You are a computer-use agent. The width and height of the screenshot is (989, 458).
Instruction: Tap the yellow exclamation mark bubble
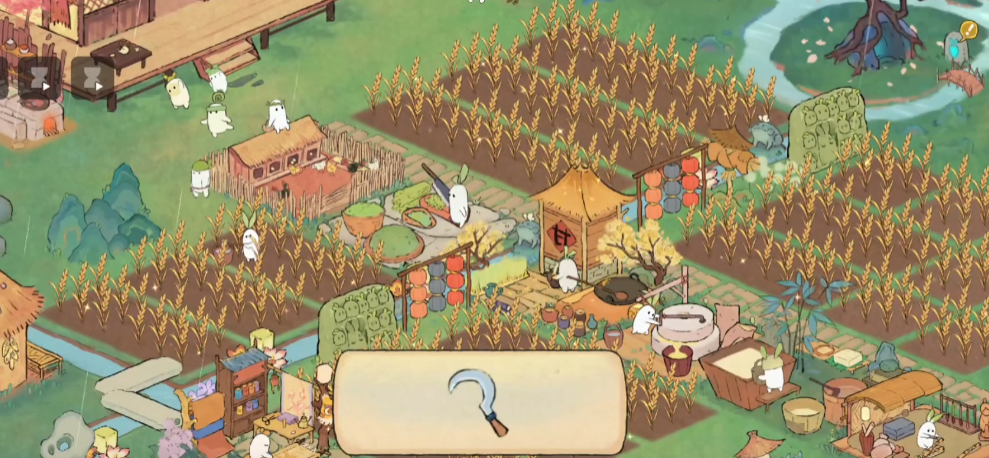[968, 31]
